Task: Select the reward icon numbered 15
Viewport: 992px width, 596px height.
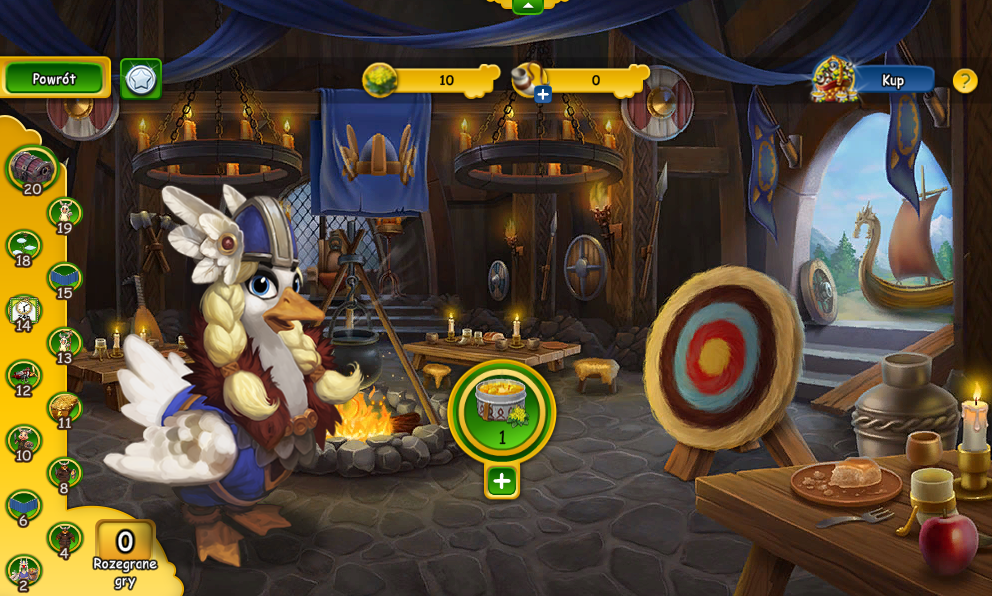Action: [x=65, y=277]
